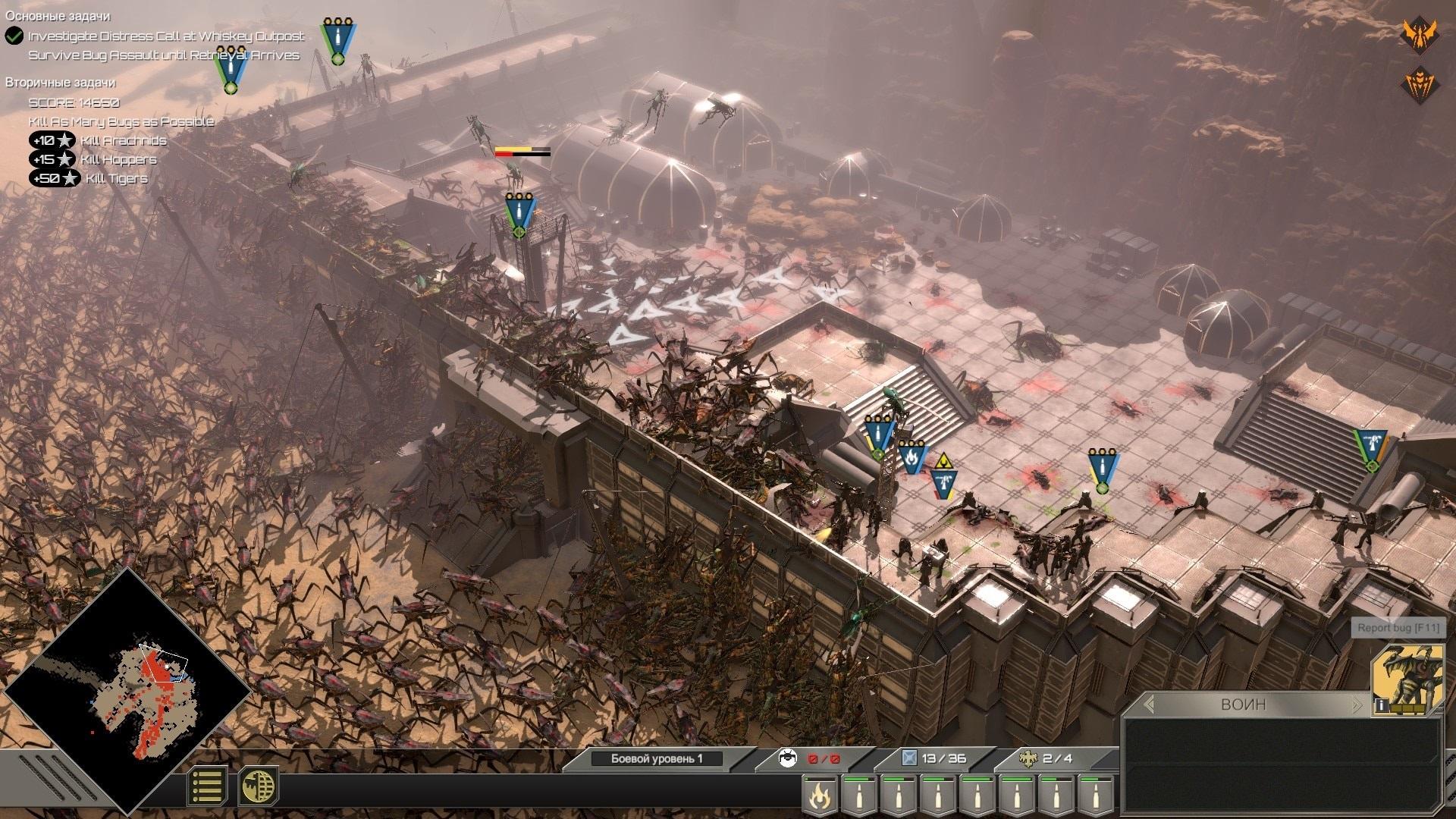Select the lower orange bug alert icon

click(x=1420, y=83)
